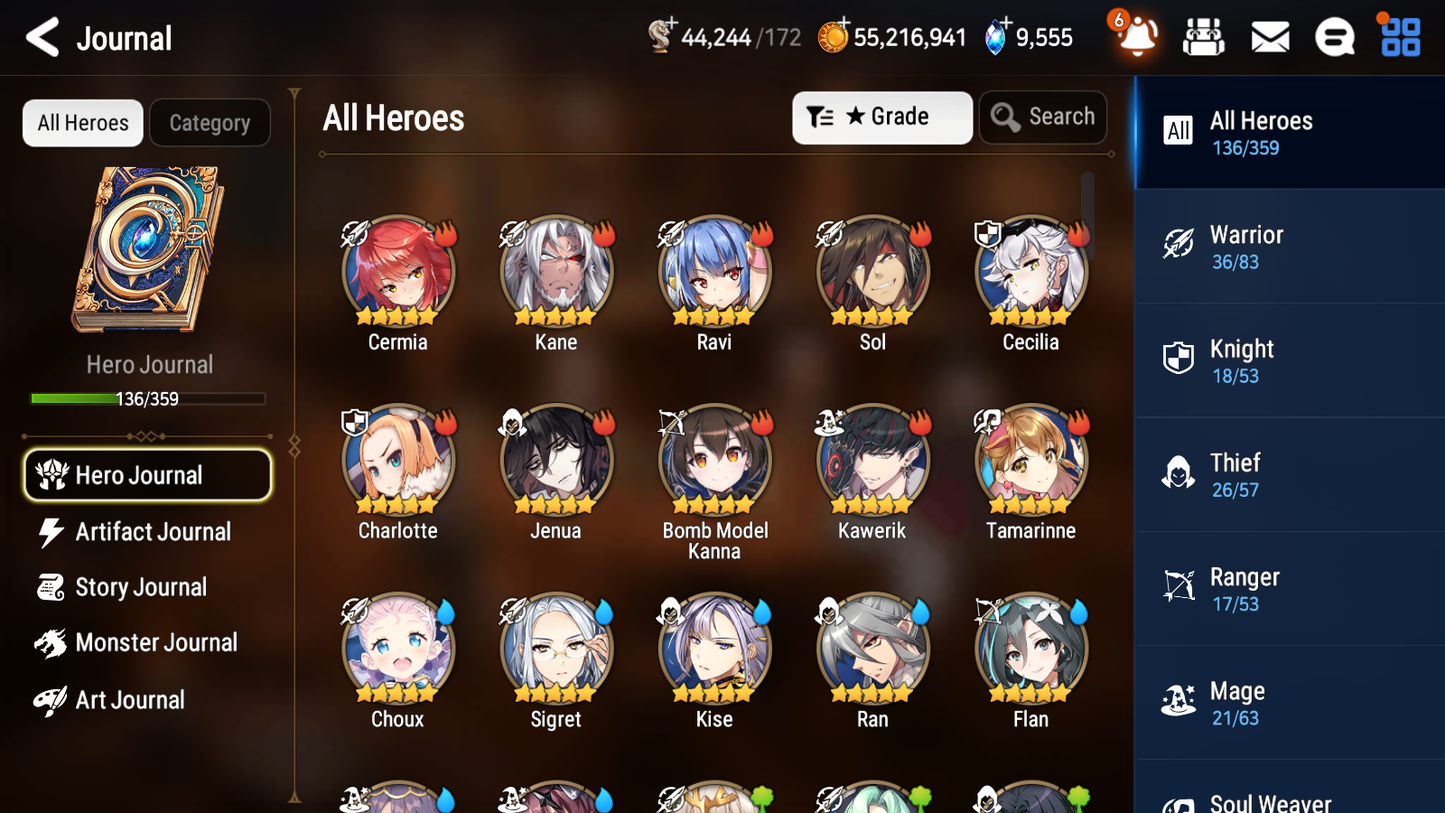Open the chat bubble icon

pyautogui.click(x=1335, y=36)
